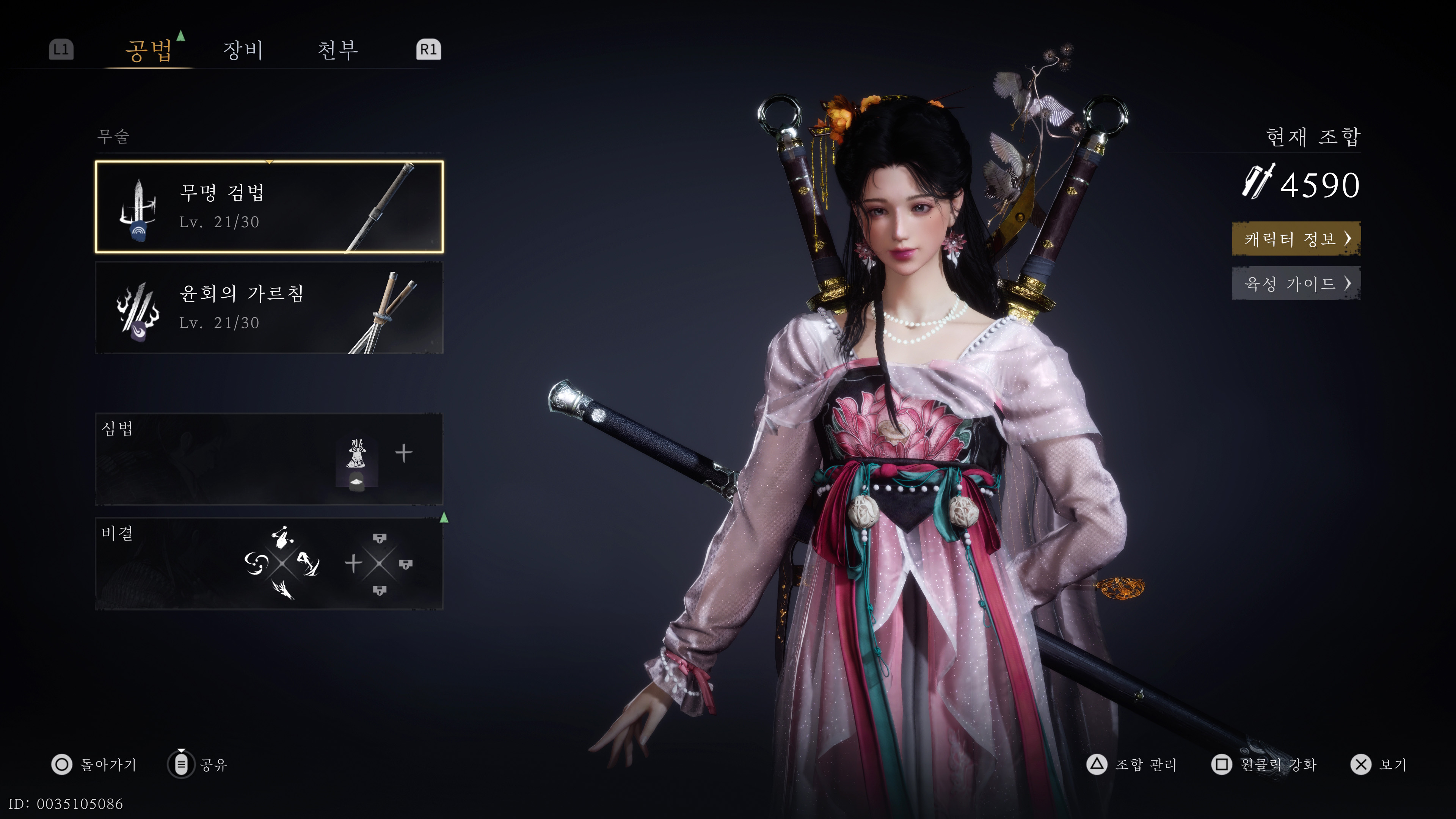Select the 무명 검법 martial art
The height and width of the screenshot is (819, 1456).
tap(269, 207)
